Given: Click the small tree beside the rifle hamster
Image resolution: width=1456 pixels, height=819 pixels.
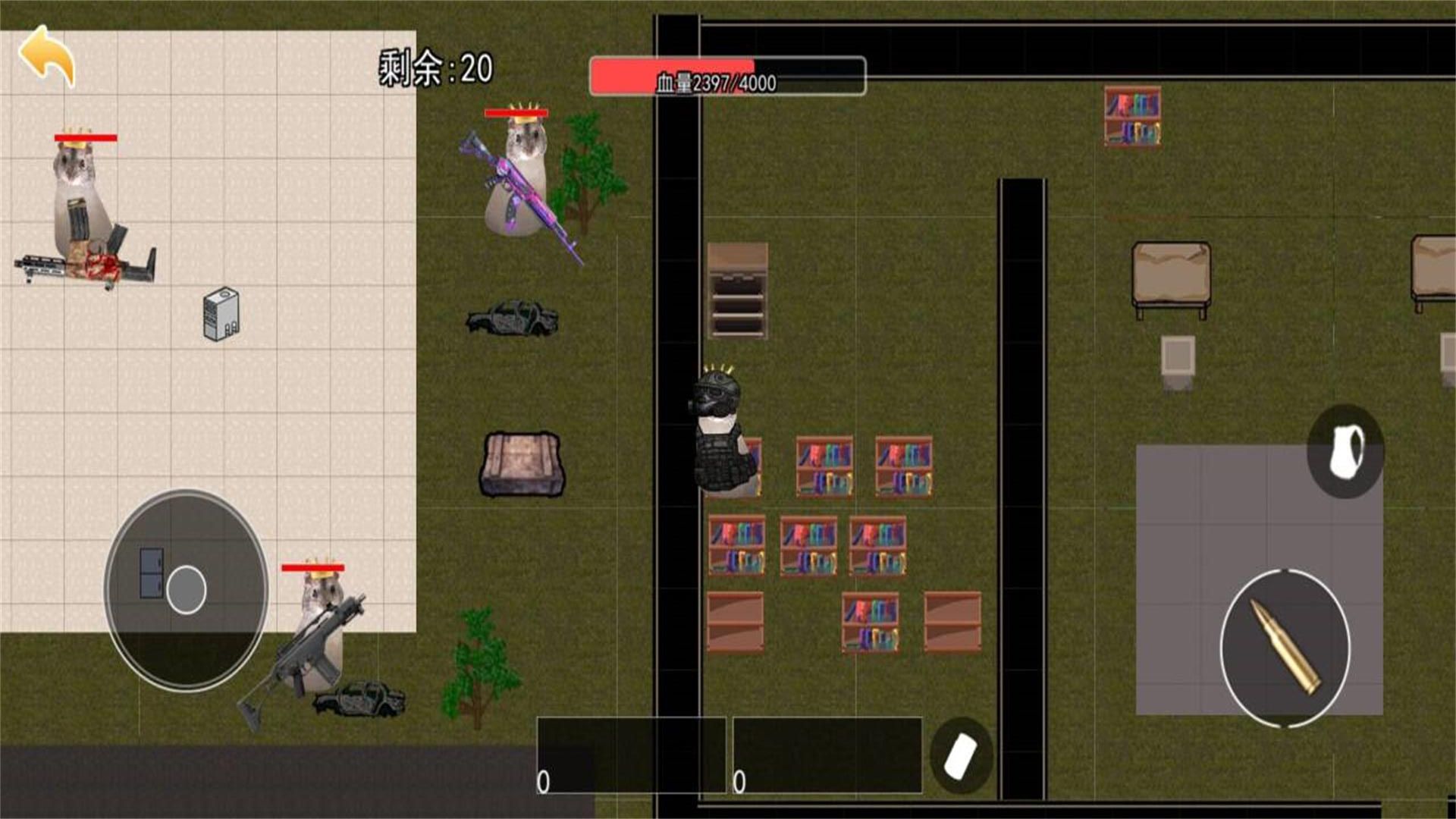Looking at the screenshot, I should pos(584,174).
